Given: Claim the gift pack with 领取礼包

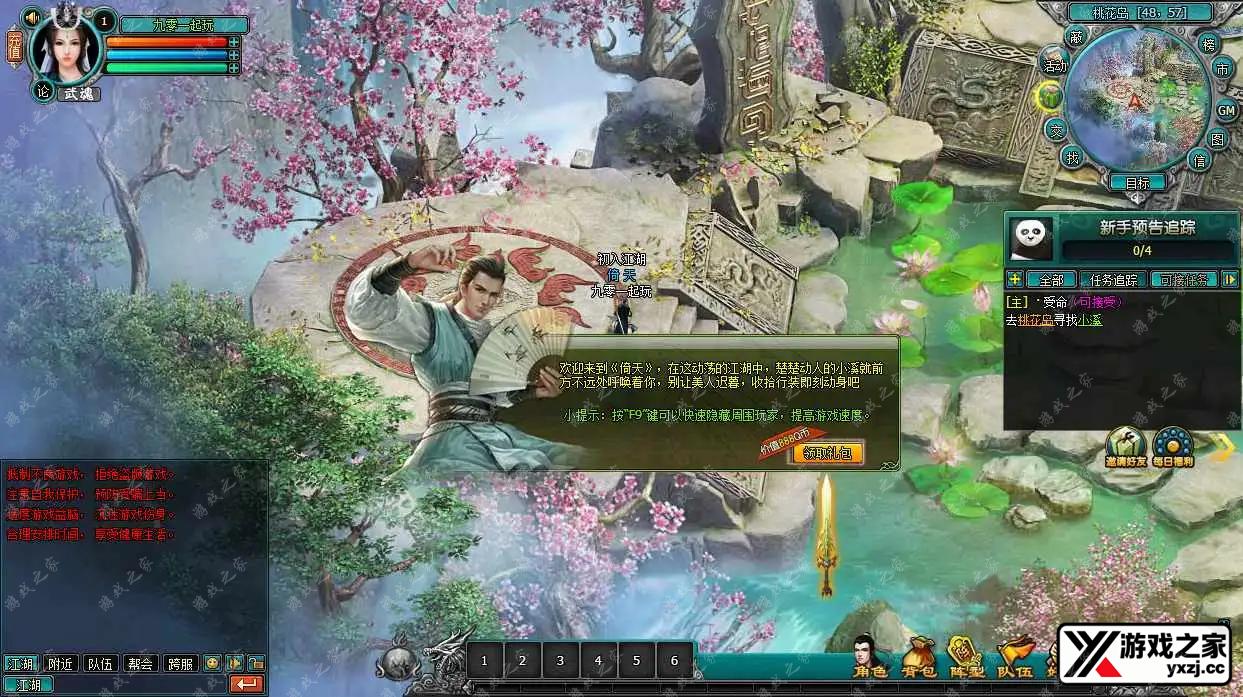Looking at the screenshot, I should (827, 453).
